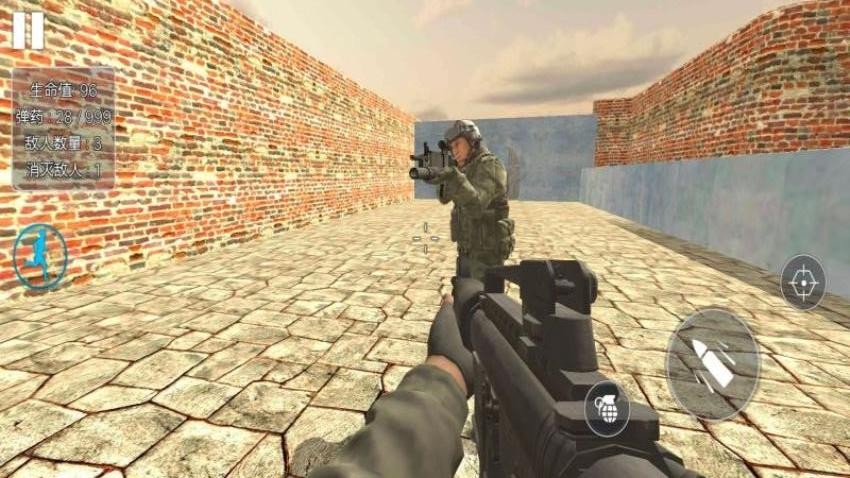Fire the weapon with the bullet button
Screen dimensions: 850x478
(x=713, y=364)
